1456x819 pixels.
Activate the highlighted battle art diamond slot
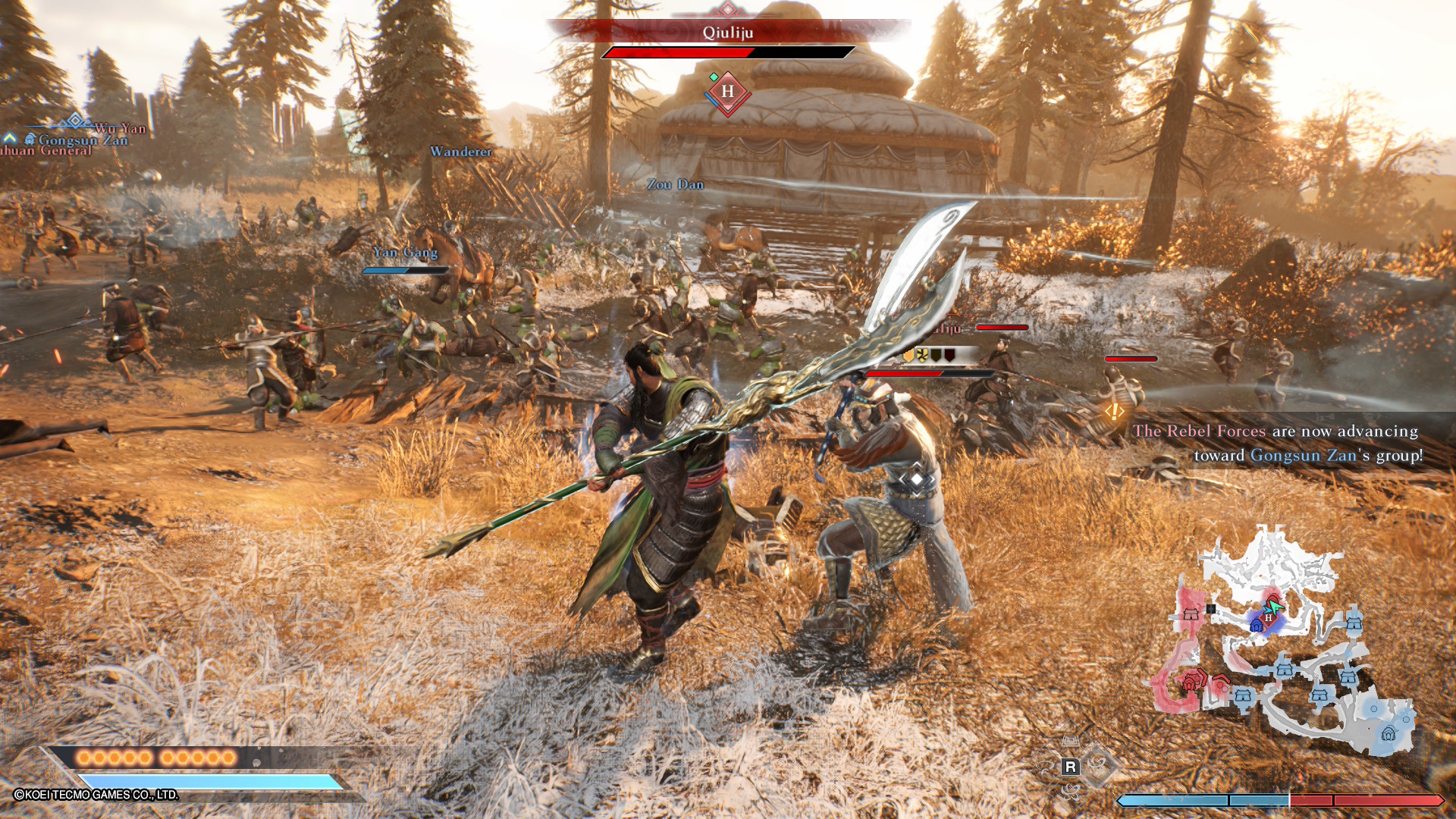pyautogui.click(x=1098, y=766)
